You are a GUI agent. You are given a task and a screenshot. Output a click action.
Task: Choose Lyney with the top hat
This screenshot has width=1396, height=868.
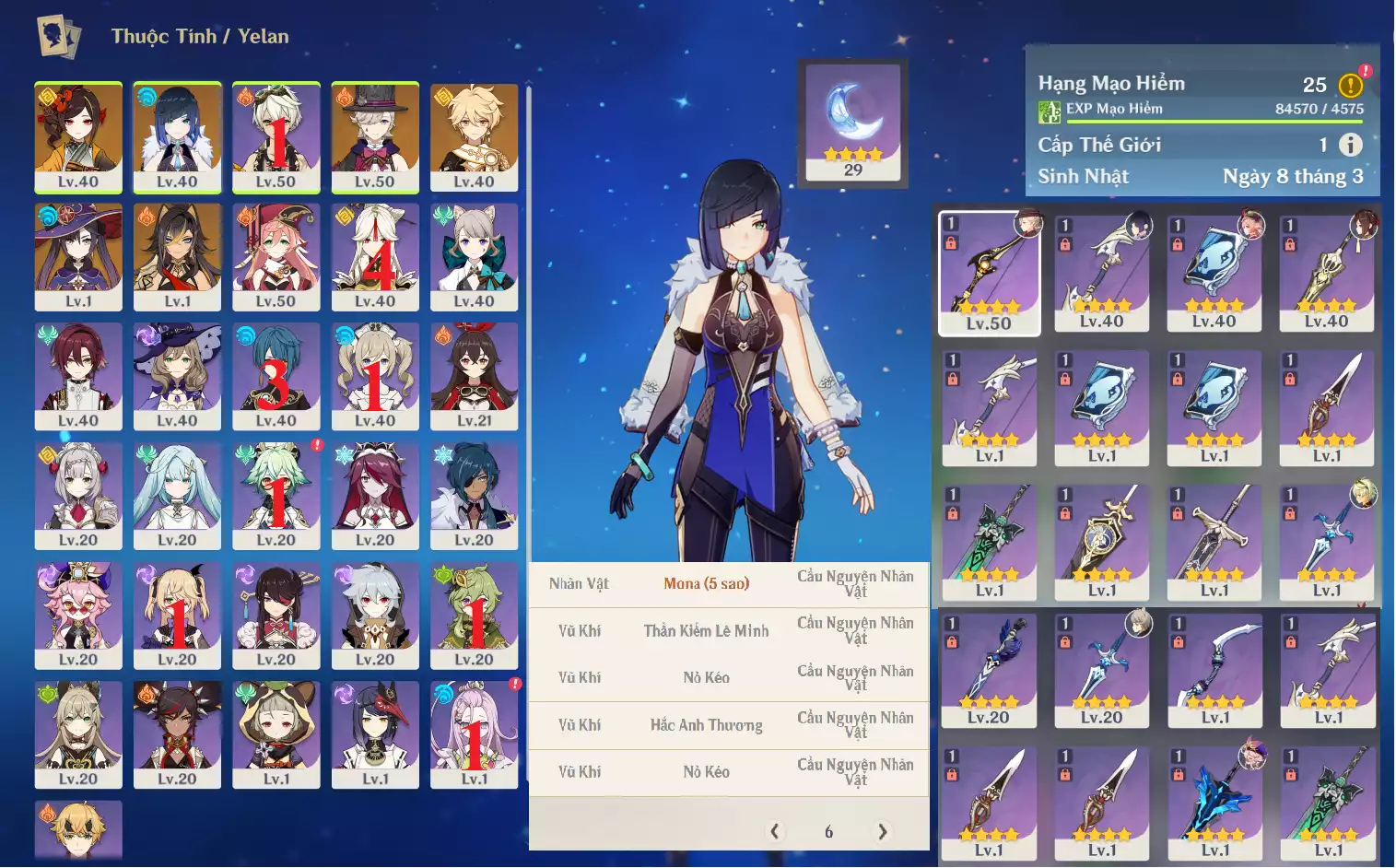(375, 136)
